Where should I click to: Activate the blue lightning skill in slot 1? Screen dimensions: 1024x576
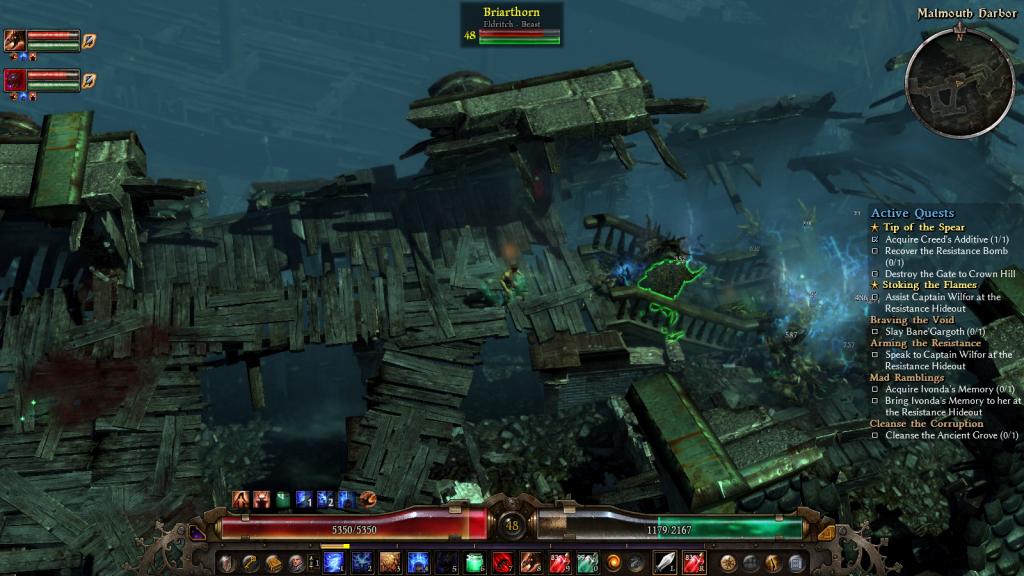334,563
